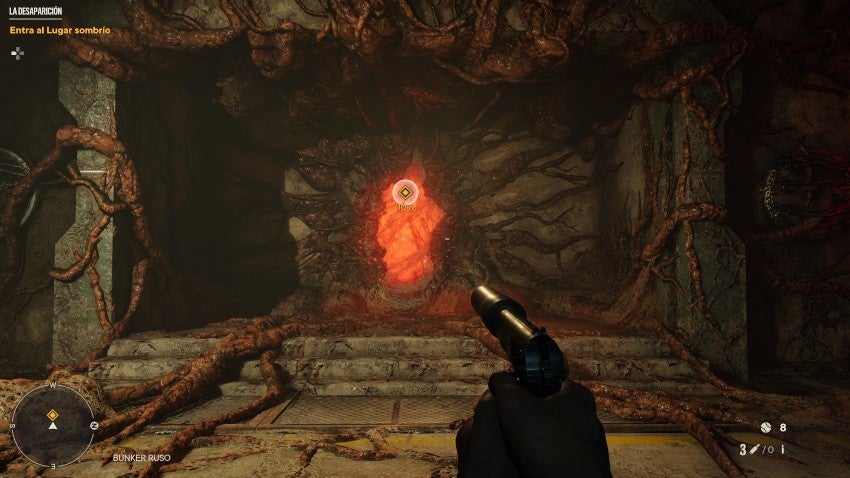Viewport: 850px width, 478px height.
Task: Click the orange objective waypoint marker
Action: (405, 190)
